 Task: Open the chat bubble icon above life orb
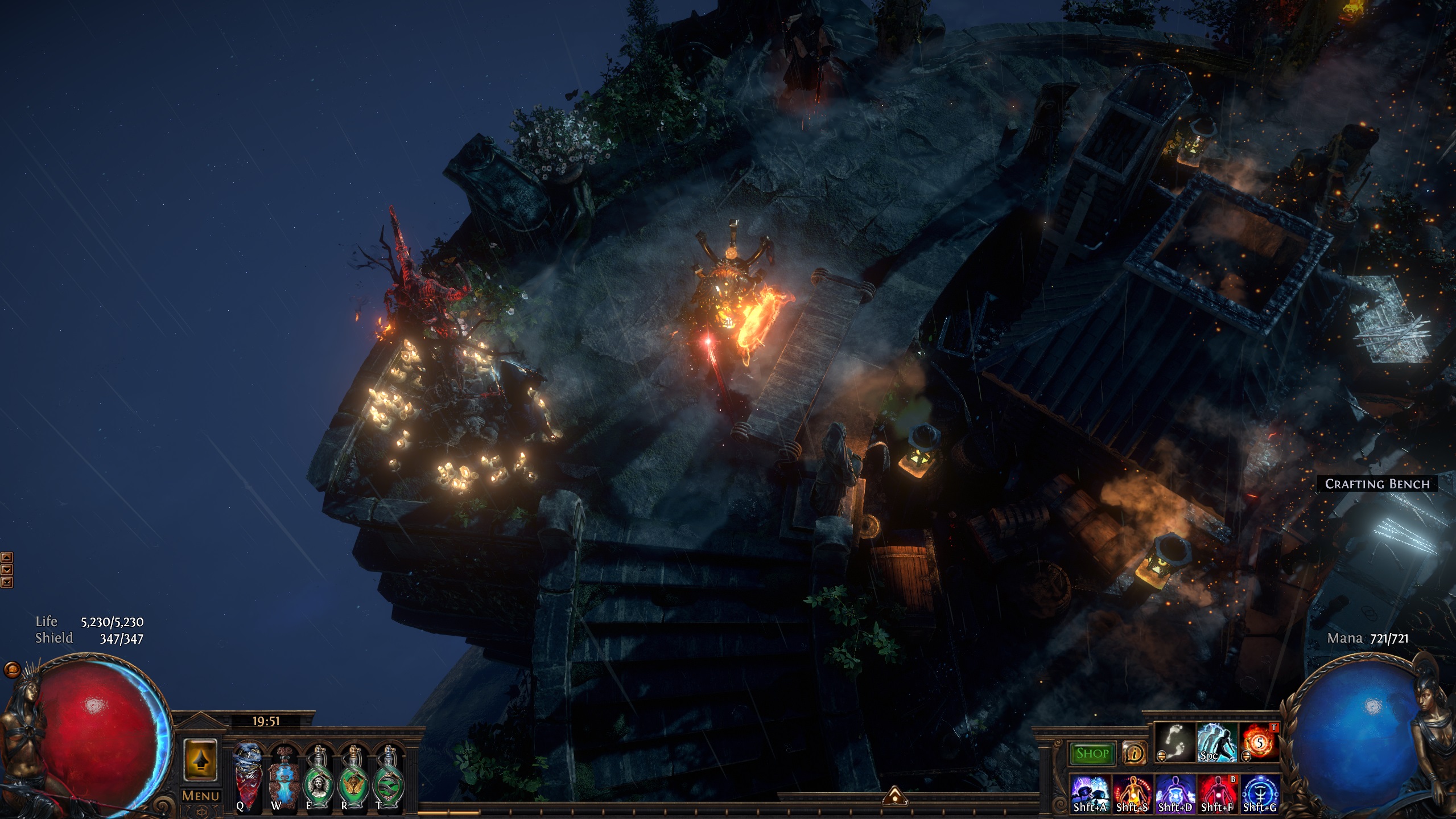[11, 669]
